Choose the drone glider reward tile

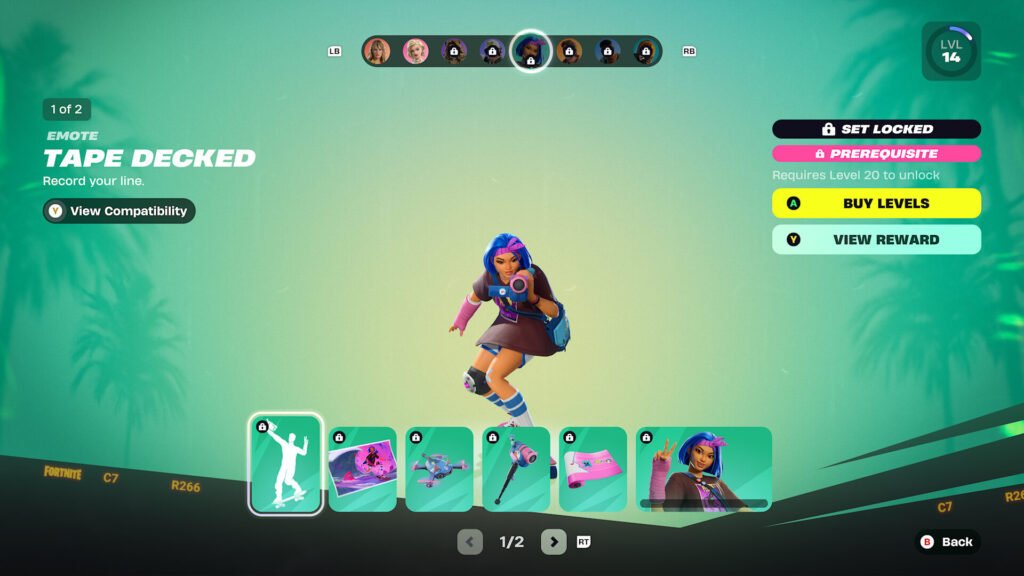(440, 469)
